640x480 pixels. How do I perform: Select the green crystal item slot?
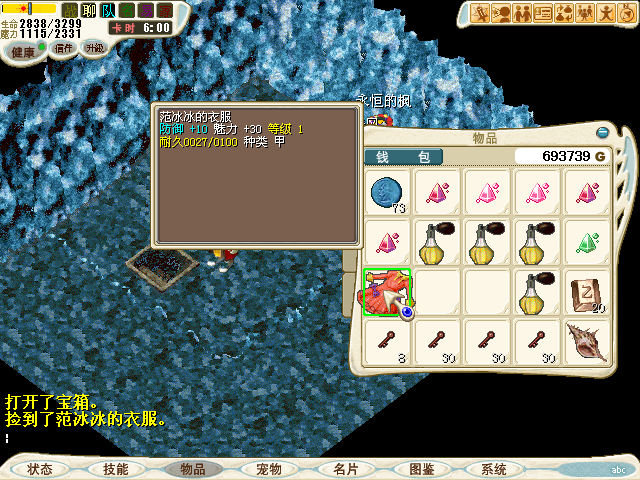point(588,242)
